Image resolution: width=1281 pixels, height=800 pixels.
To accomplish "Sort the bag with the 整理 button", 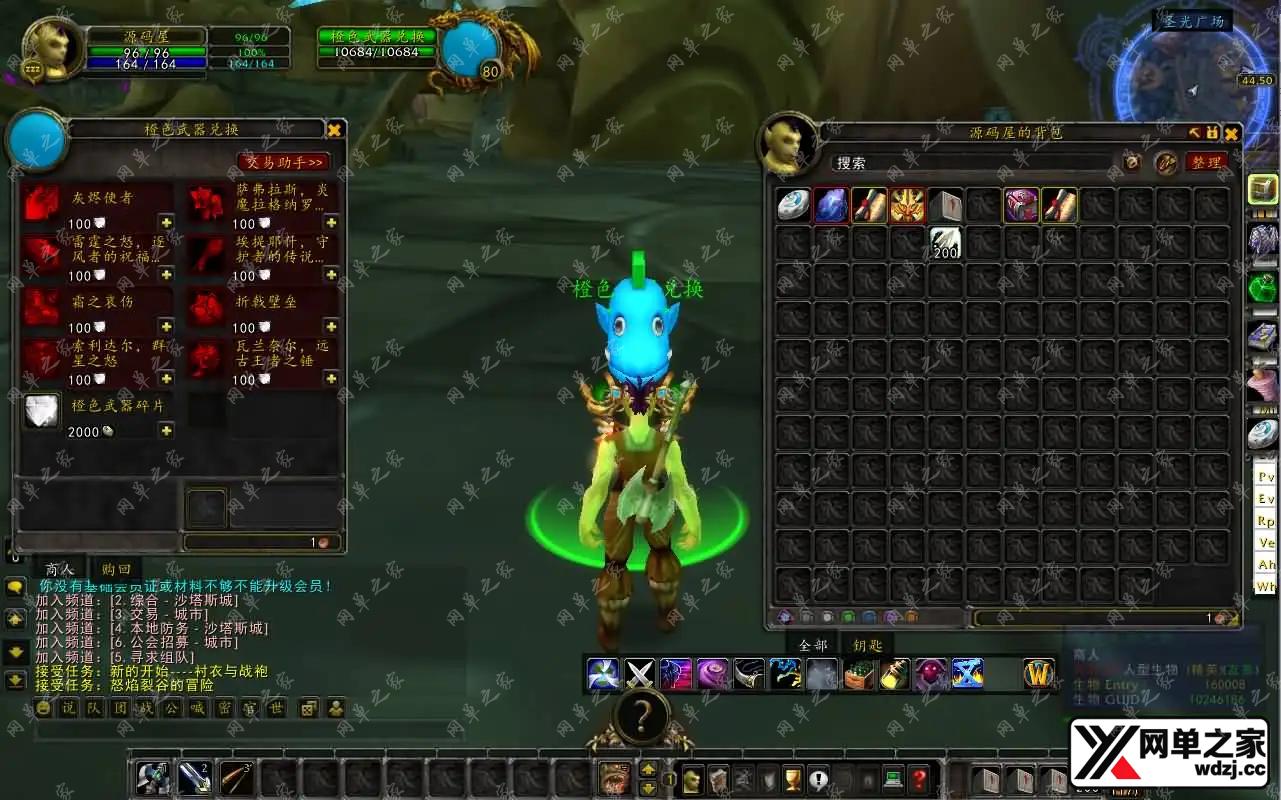I will tap(1206, 163).
